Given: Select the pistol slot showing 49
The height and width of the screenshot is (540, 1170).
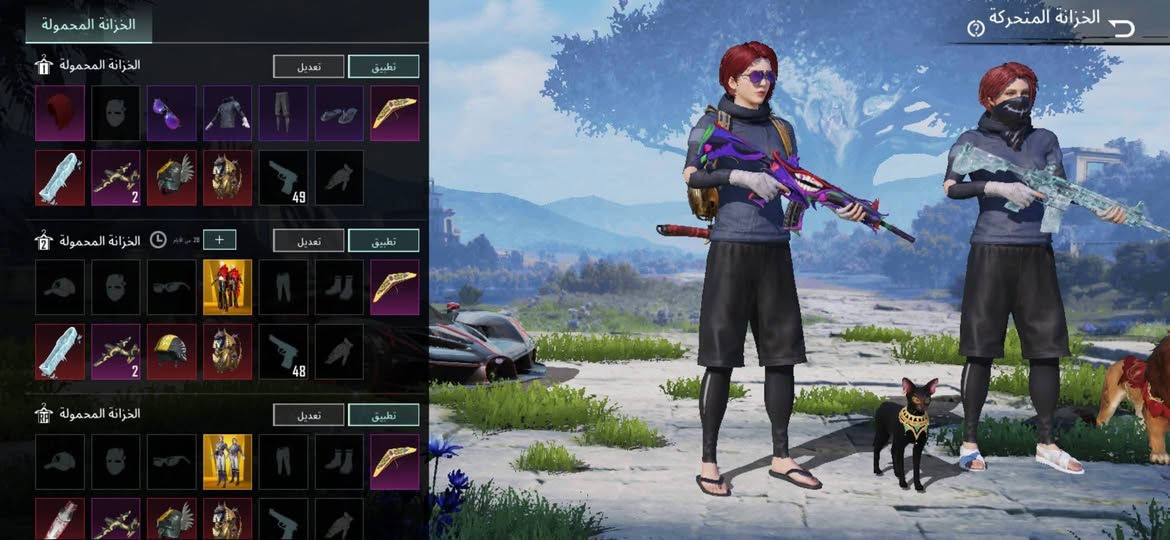Looking at the screenshot, I should pos(284,178).
